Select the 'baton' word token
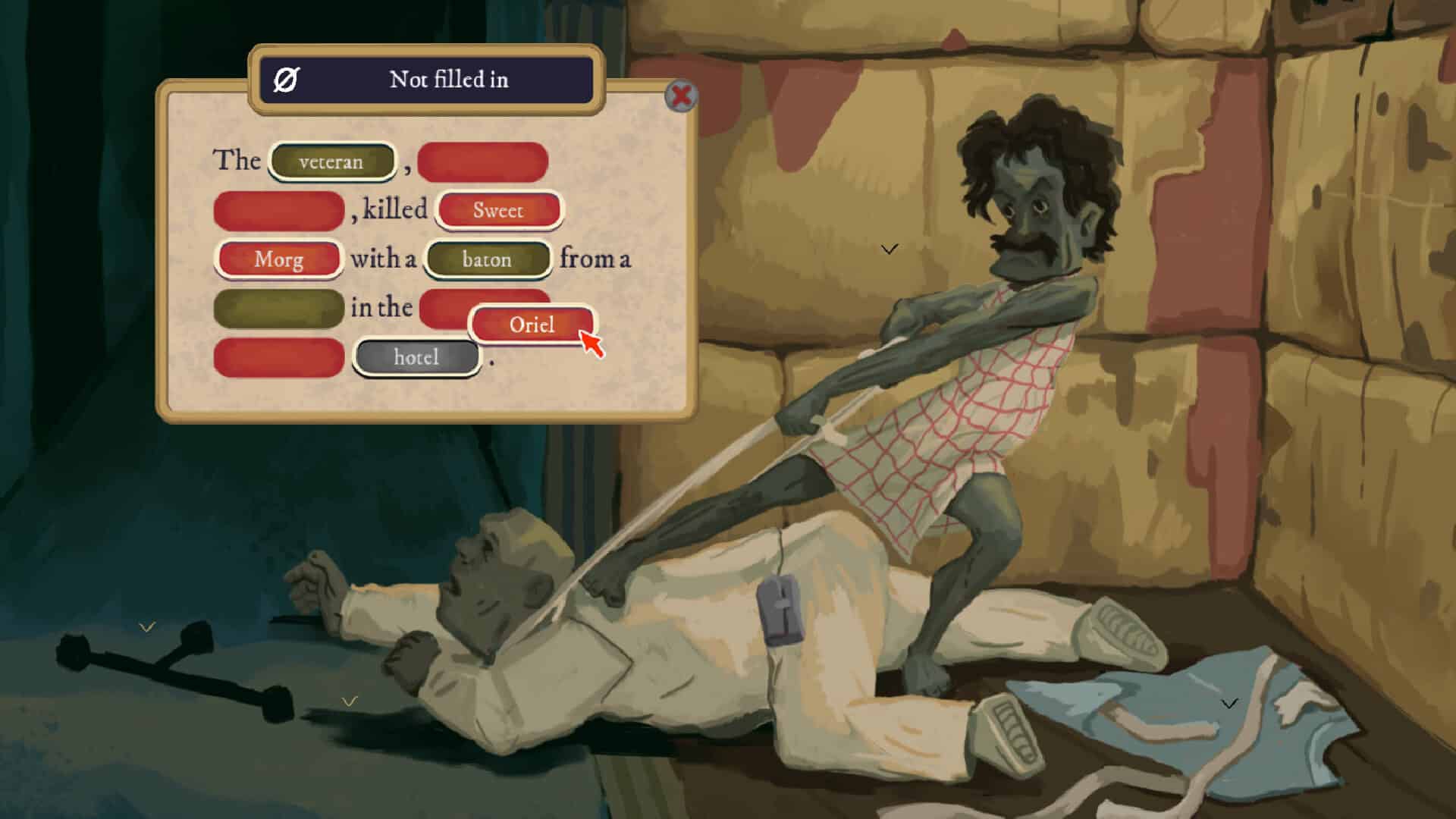Image resolution: width=1456 pixels, height=819 pixels. tap(487, 259)
